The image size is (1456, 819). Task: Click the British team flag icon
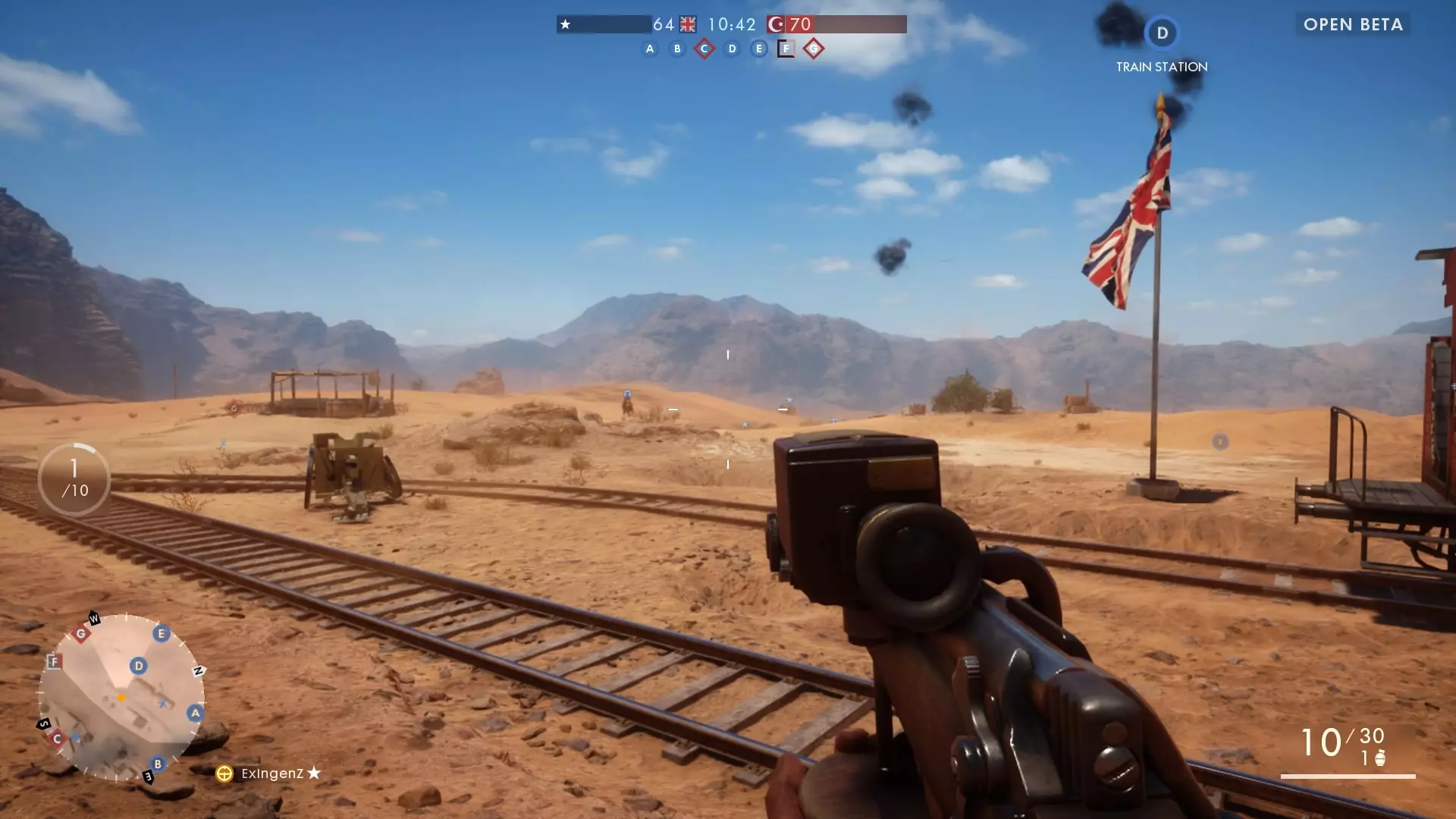click(688, 25)
